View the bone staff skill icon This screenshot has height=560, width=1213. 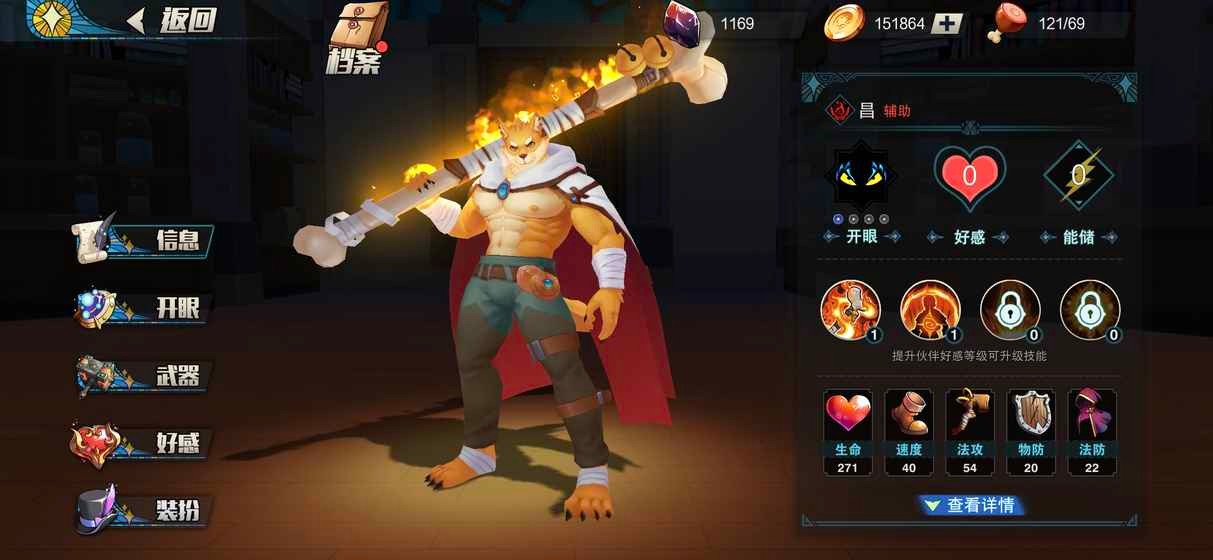pos(850,309)
